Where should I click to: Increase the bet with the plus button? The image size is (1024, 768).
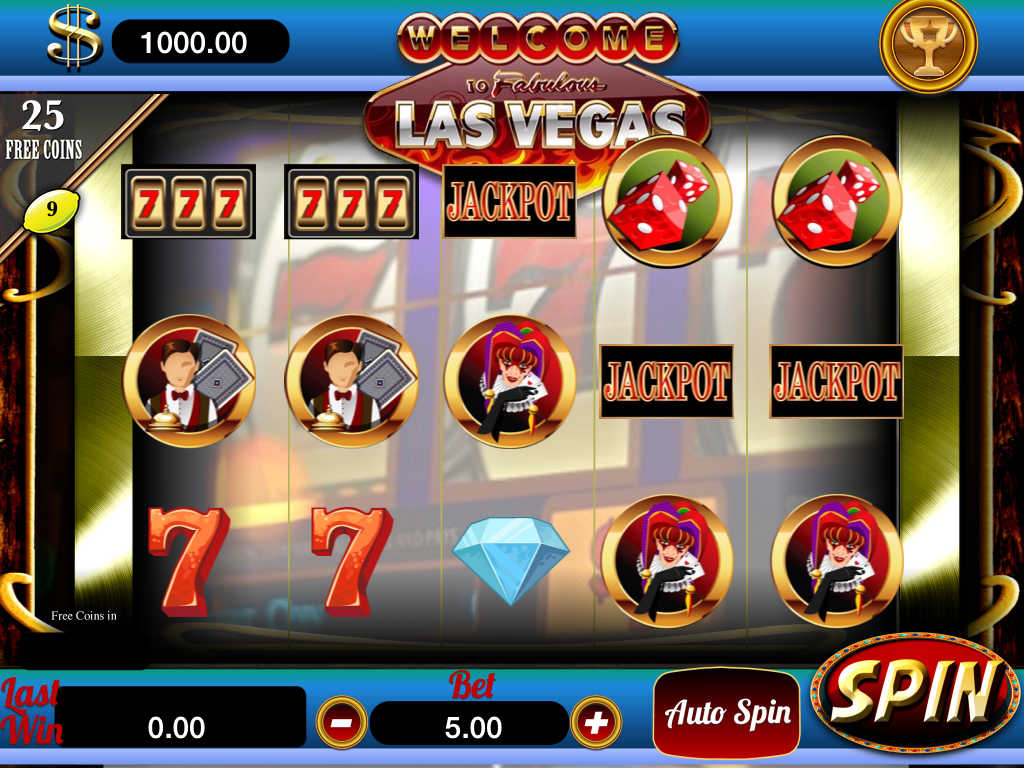click(596, 722)
